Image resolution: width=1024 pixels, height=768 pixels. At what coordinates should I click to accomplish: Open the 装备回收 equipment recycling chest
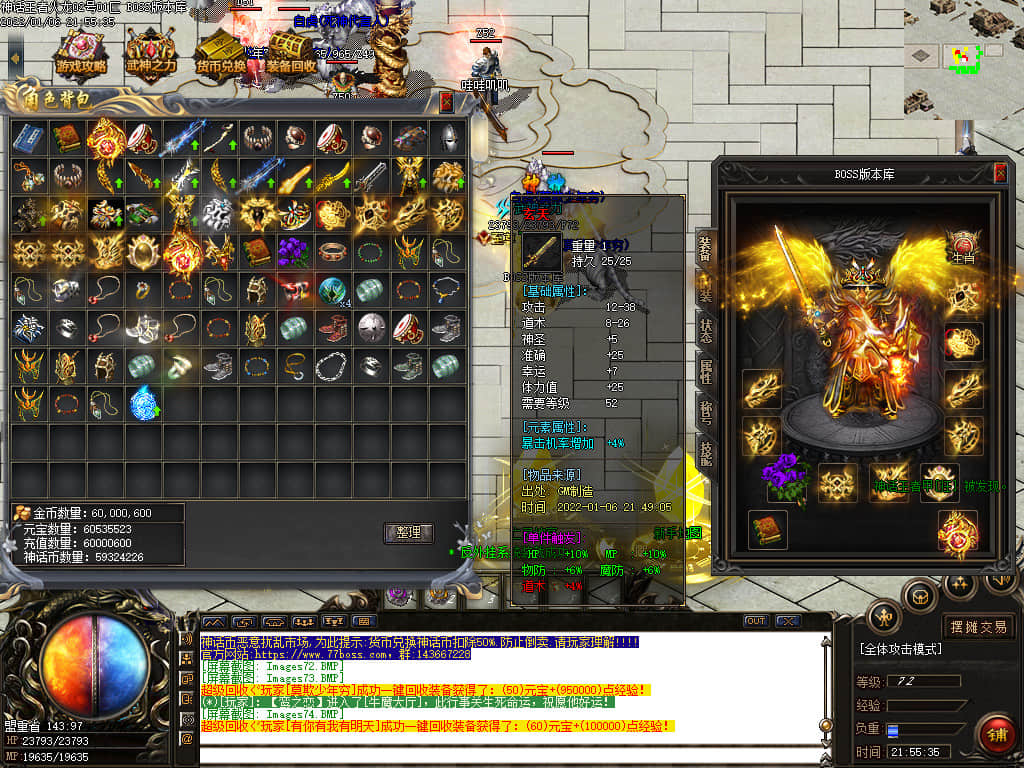(290, 55)
